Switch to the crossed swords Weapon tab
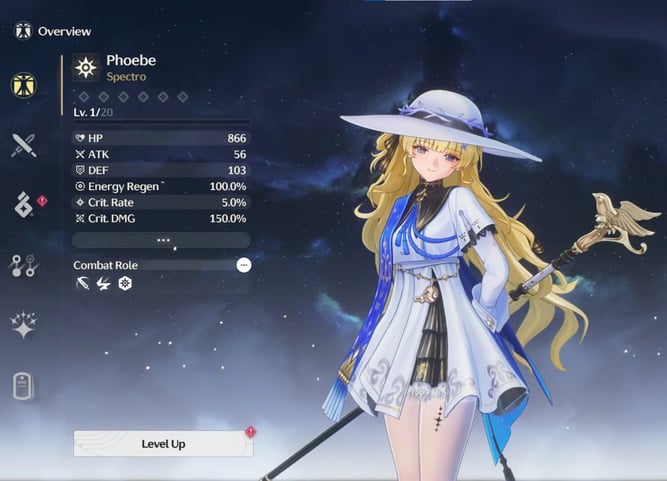Image resolution: width=667 pixels, height=481 pixels. point(24,145)
